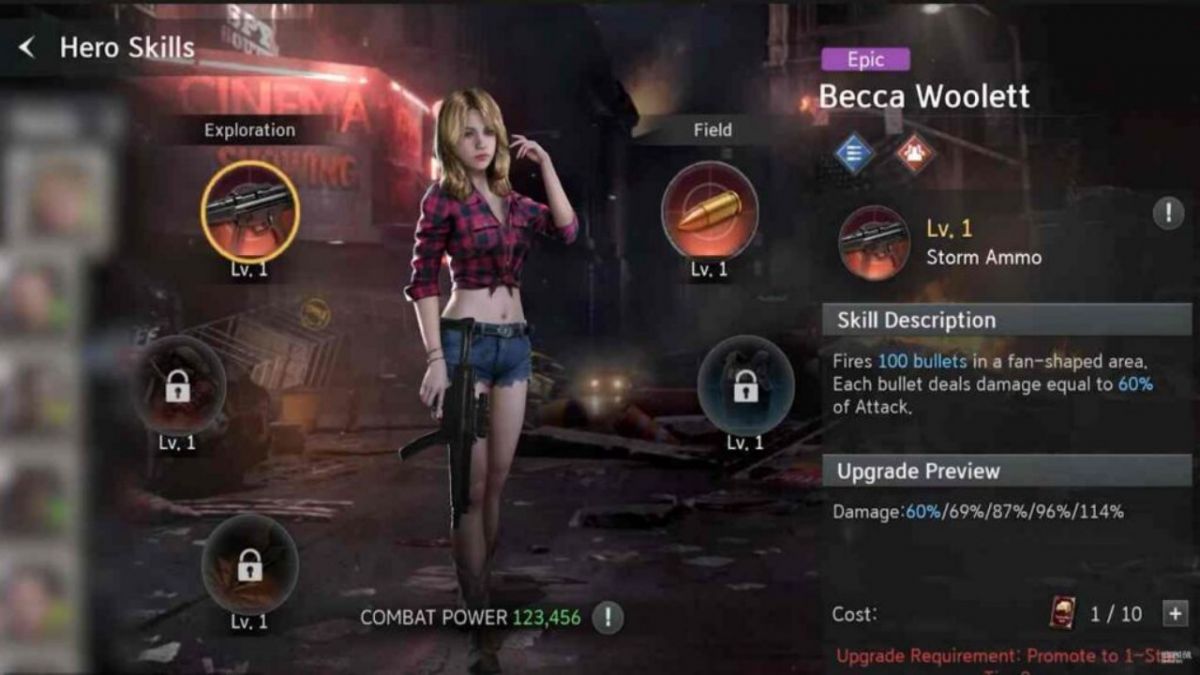The height and width of the screenshot is (675, 1200).
Task: Select the golden bullet Field skill
Action: tap(709, 211)
